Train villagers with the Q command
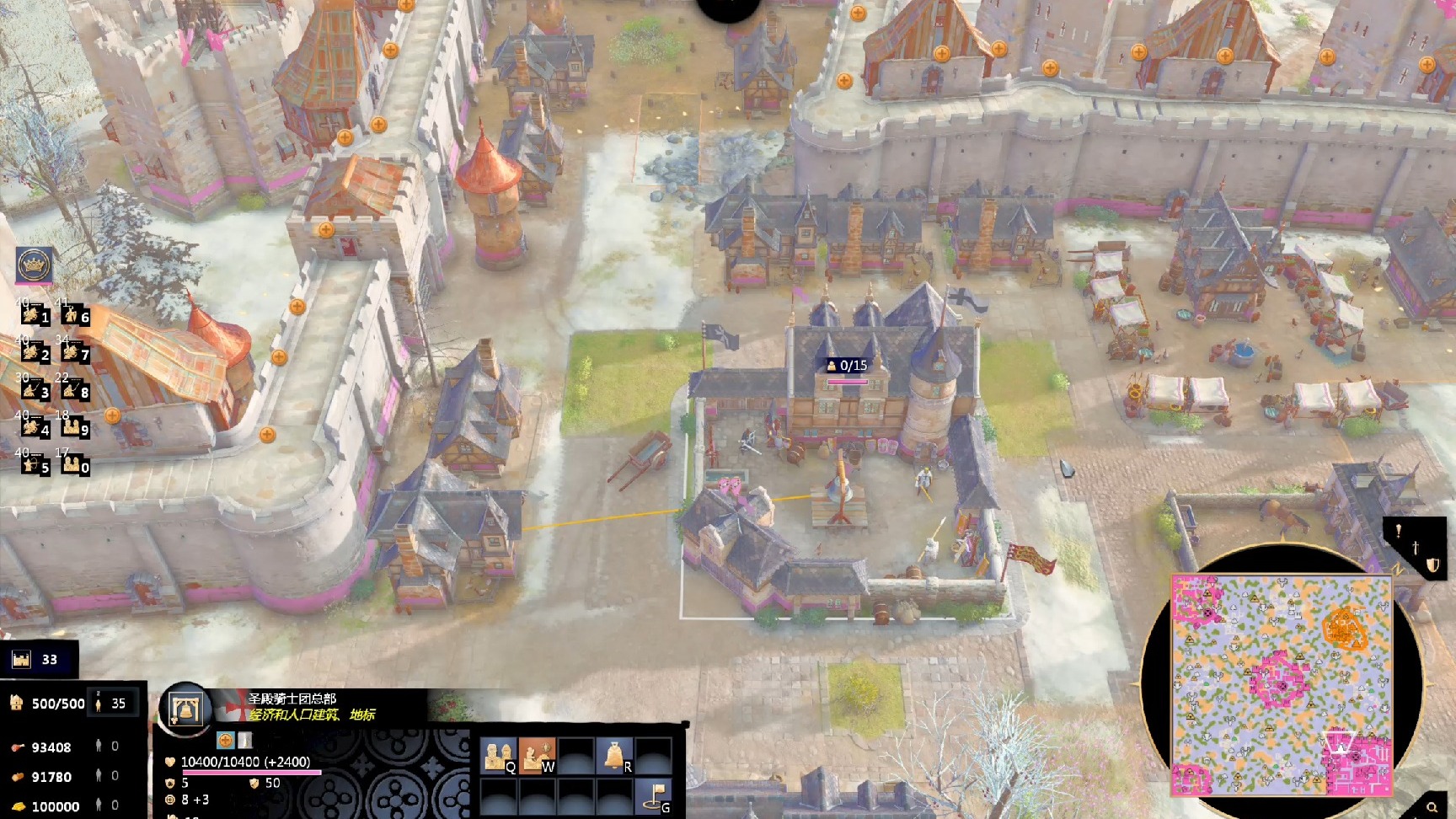The height and width of the screenshot is (819, 1456). [498, 755]
